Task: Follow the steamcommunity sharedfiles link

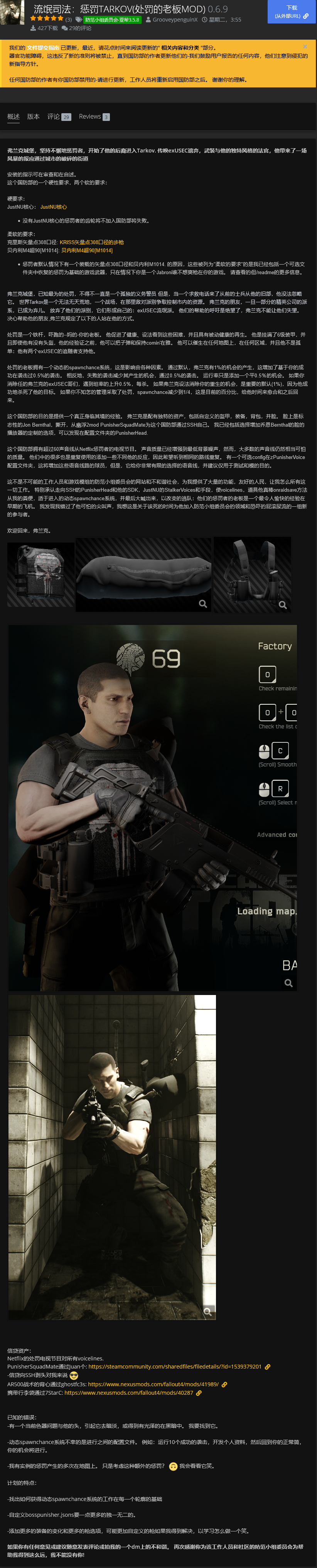Action: (174, 1367)
